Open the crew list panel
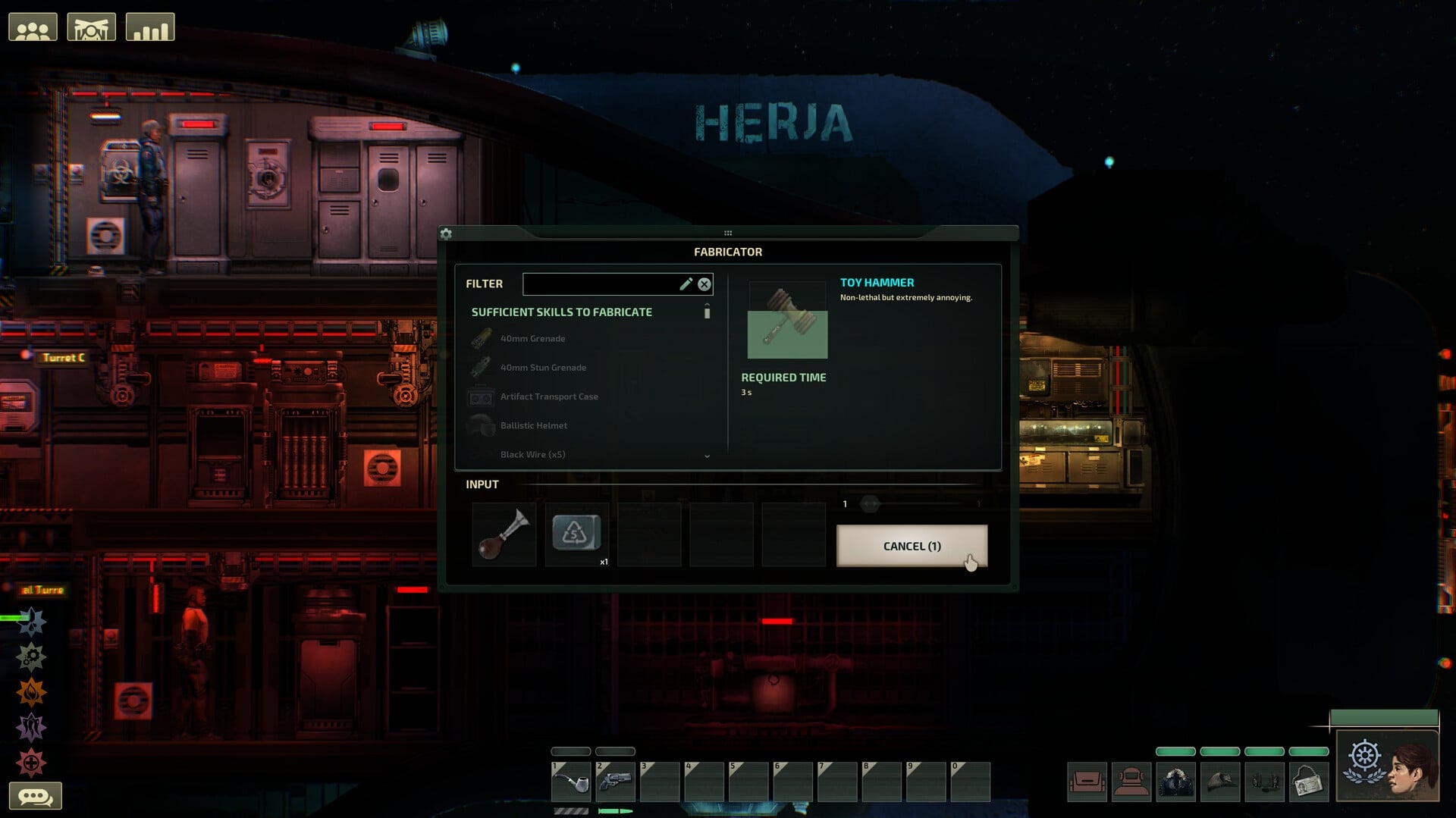 (32, 25)
